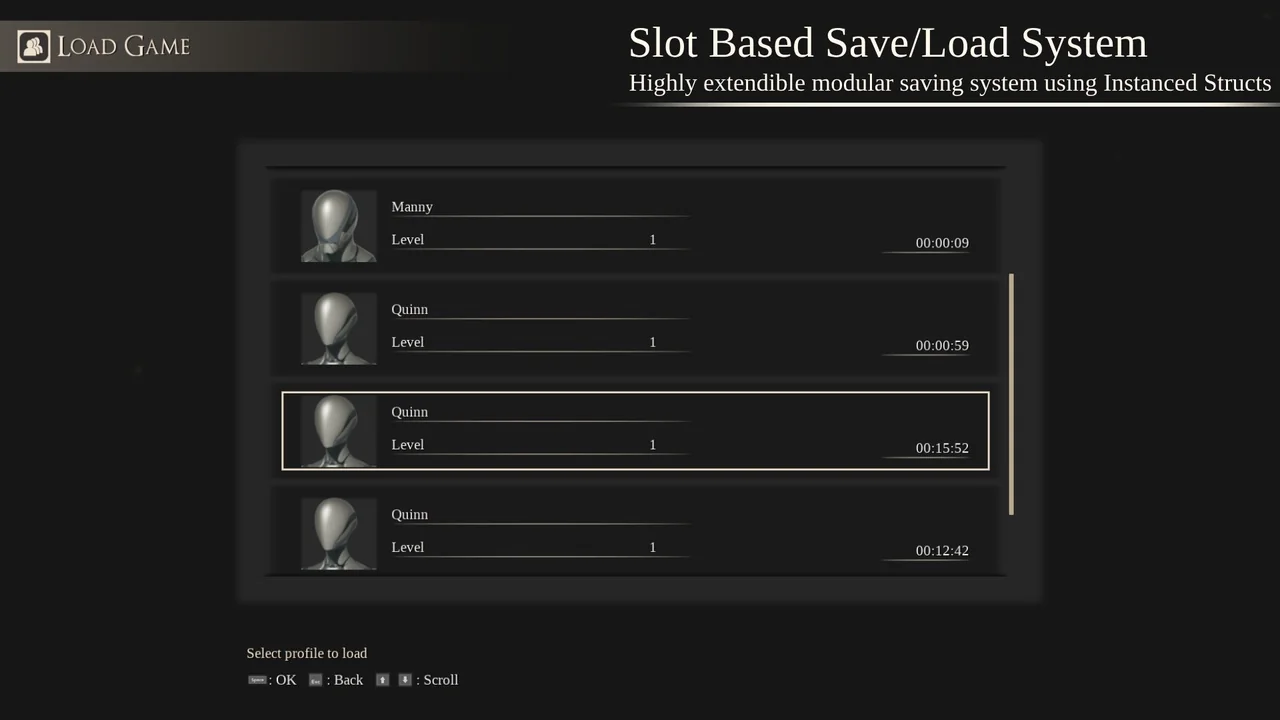The image size is (1280, 720).
Task: Click Manny's Level label
Action: tap(407, 239)
